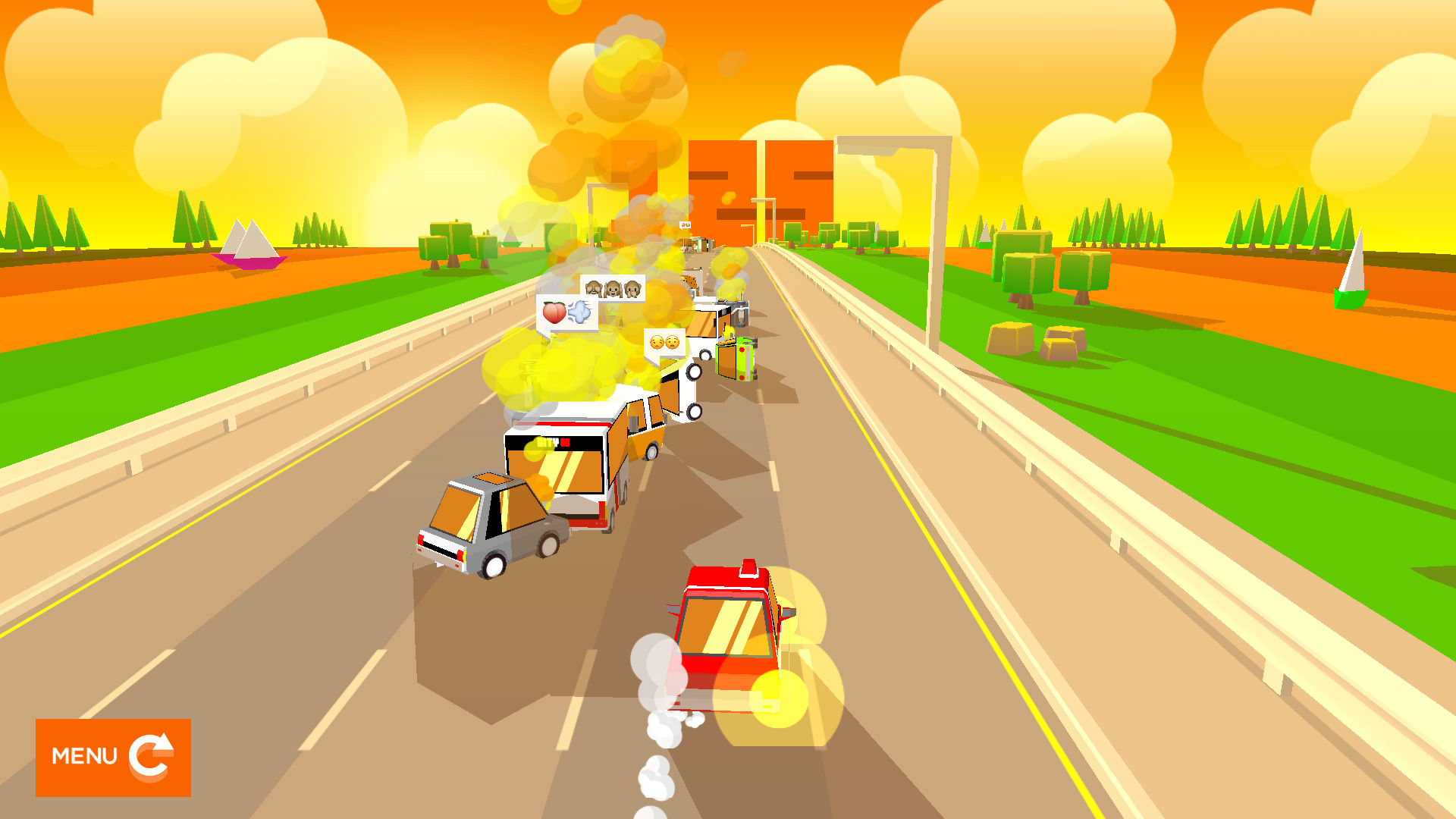This screenshot has height=819, width=1456.
Task: Select the flushed faces emoji bubble
Action: pos(664,344)
